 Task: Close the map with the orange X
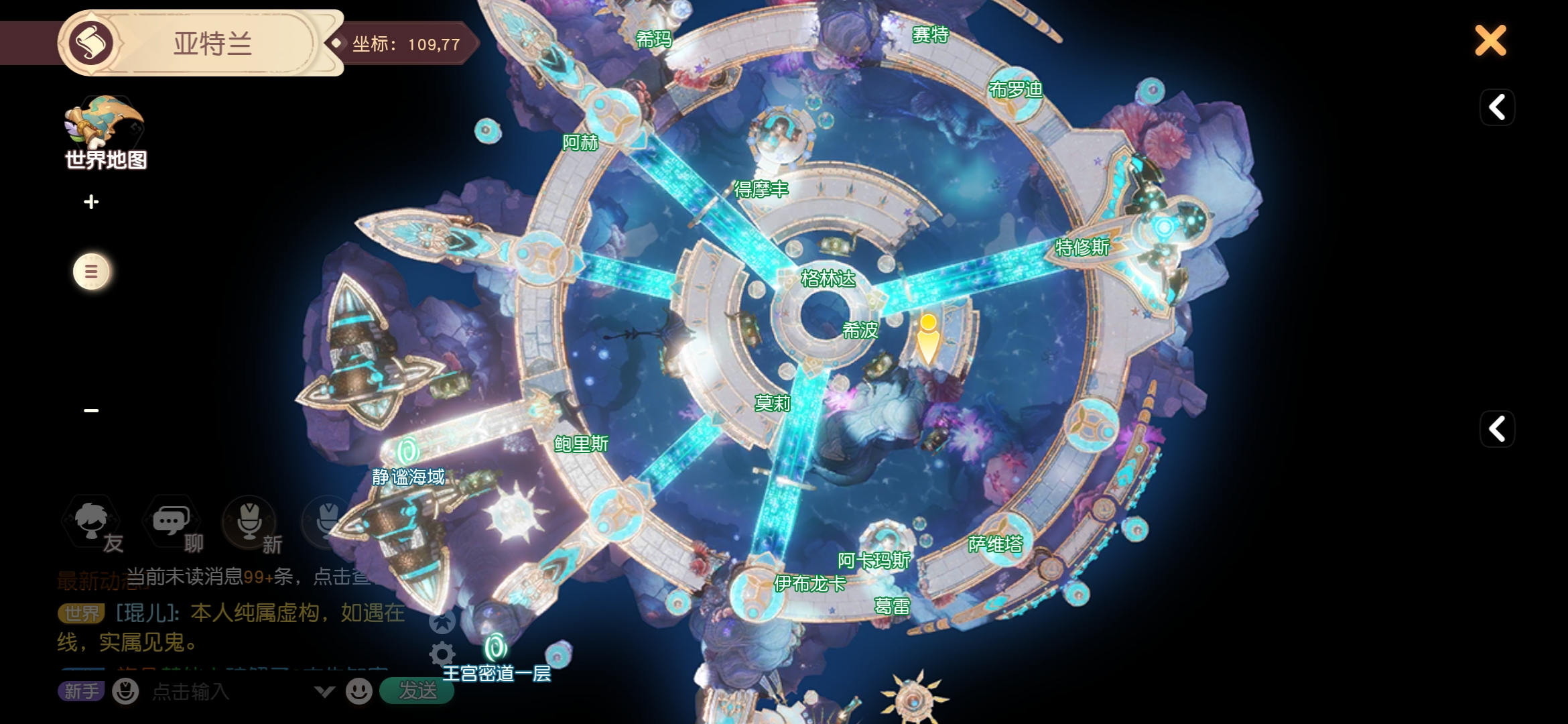(x=1490, y=41)
